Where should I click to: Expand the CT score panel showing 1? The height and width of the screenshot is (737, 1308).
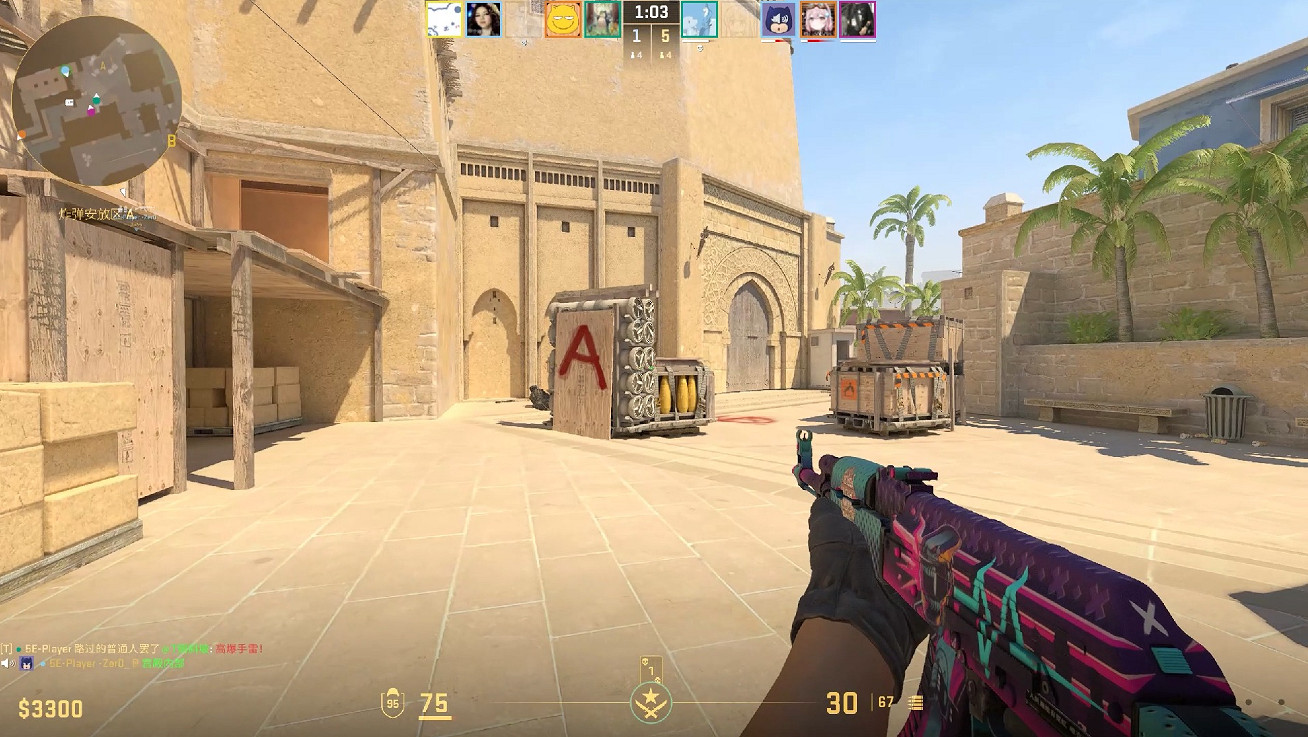tap(635, 35)
